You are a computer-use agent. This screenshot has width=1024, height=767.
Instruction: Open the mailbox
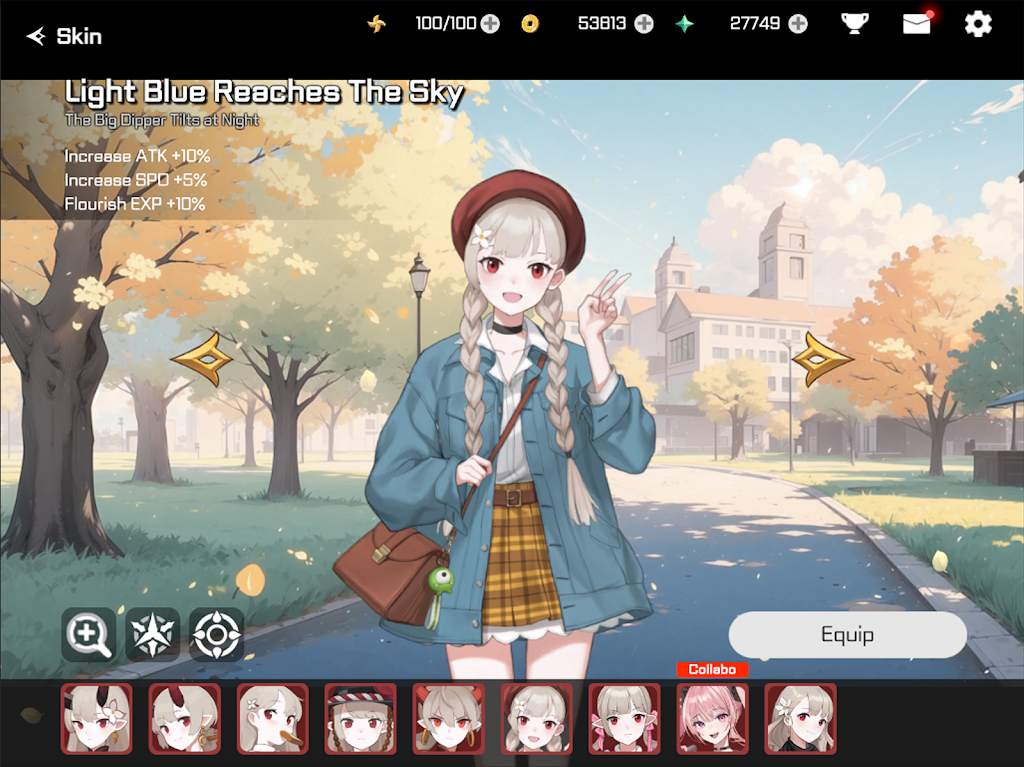point(916,24)
